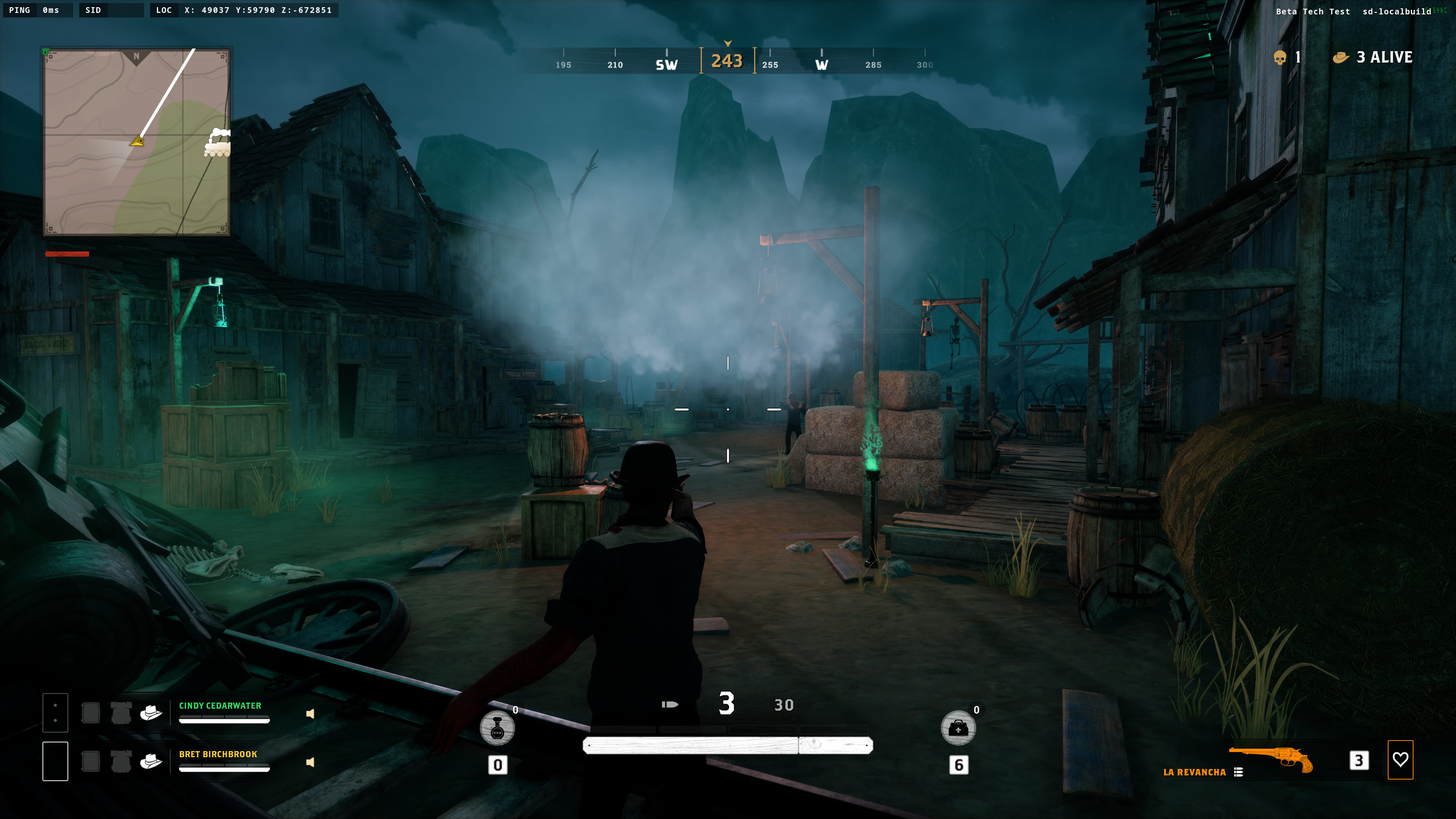This screenshot has width=1456, height=819.
Task: Mute Cindy Cedarwater's voice chat
Action: pos(310,714)
